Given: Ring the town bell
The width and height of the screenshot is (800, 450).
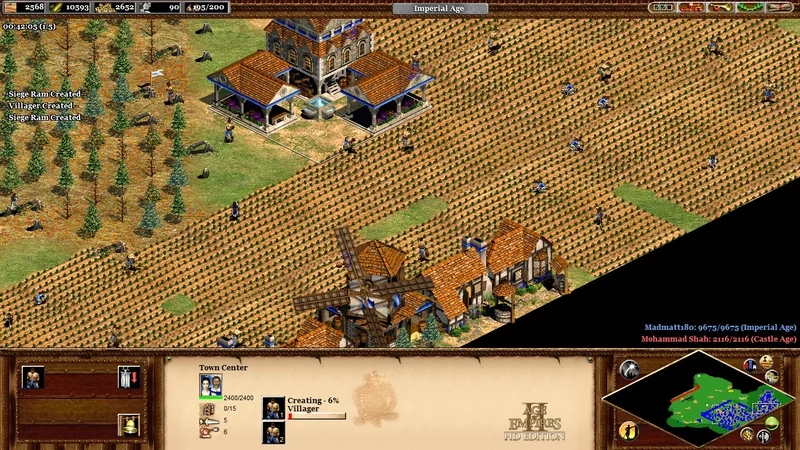Looking at the screenshot, I should click(x=127, y=425).
